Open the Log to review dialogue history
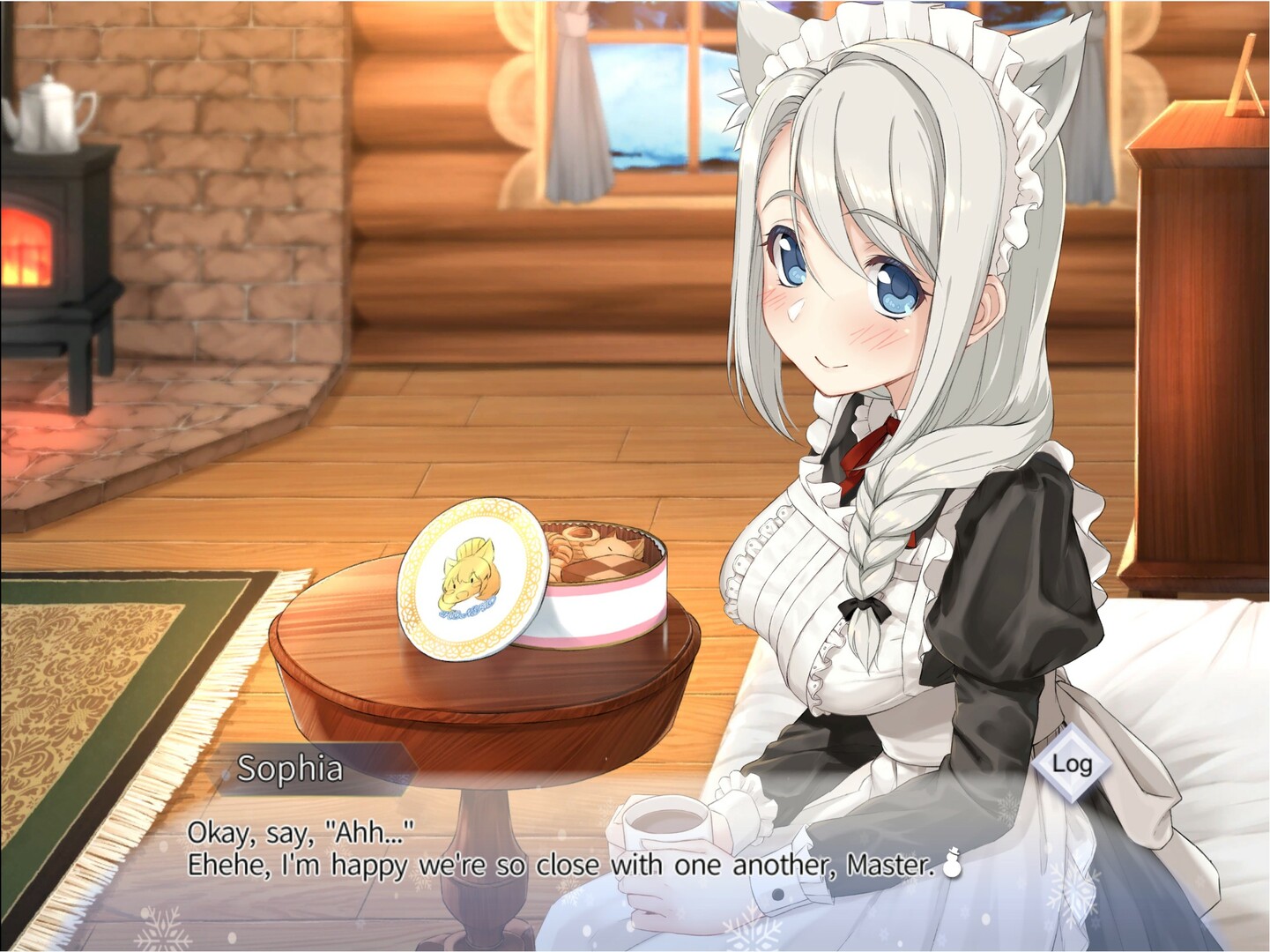 (1072, 766)
